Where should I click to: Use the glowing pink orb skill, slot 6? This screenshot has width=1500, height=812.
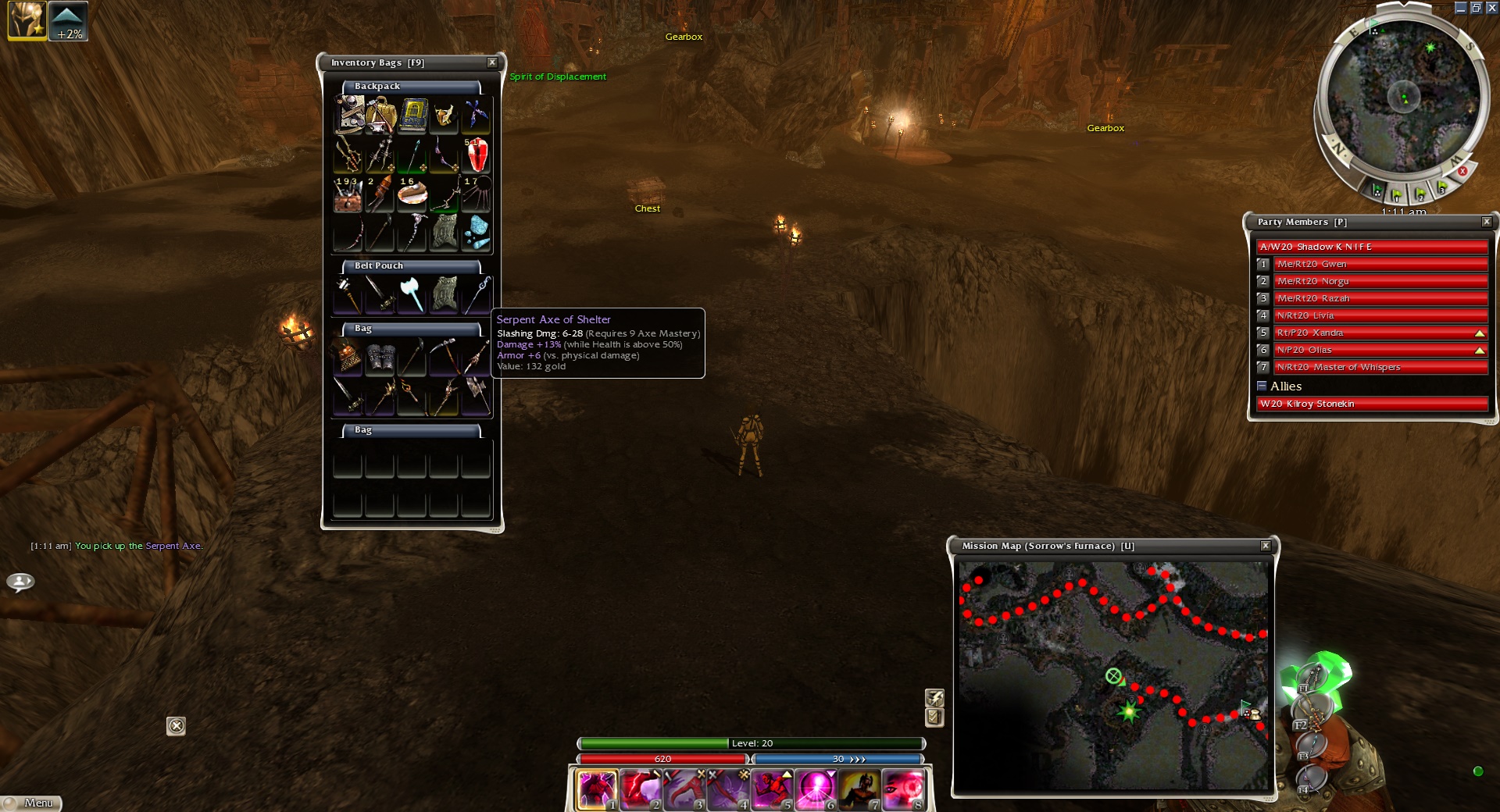point(816,789)
